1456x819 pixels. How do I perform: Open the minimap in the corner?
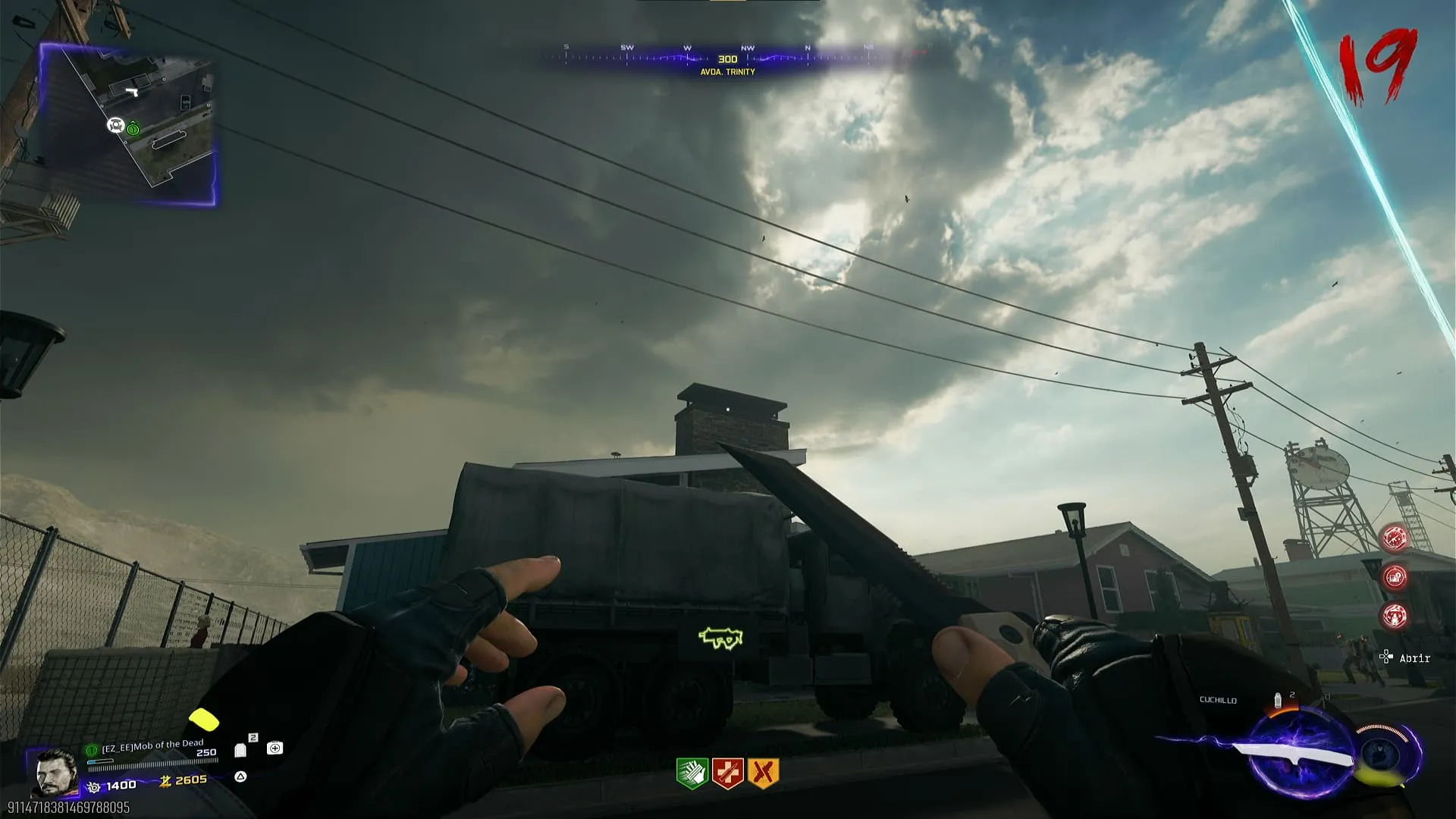[127, 123]
